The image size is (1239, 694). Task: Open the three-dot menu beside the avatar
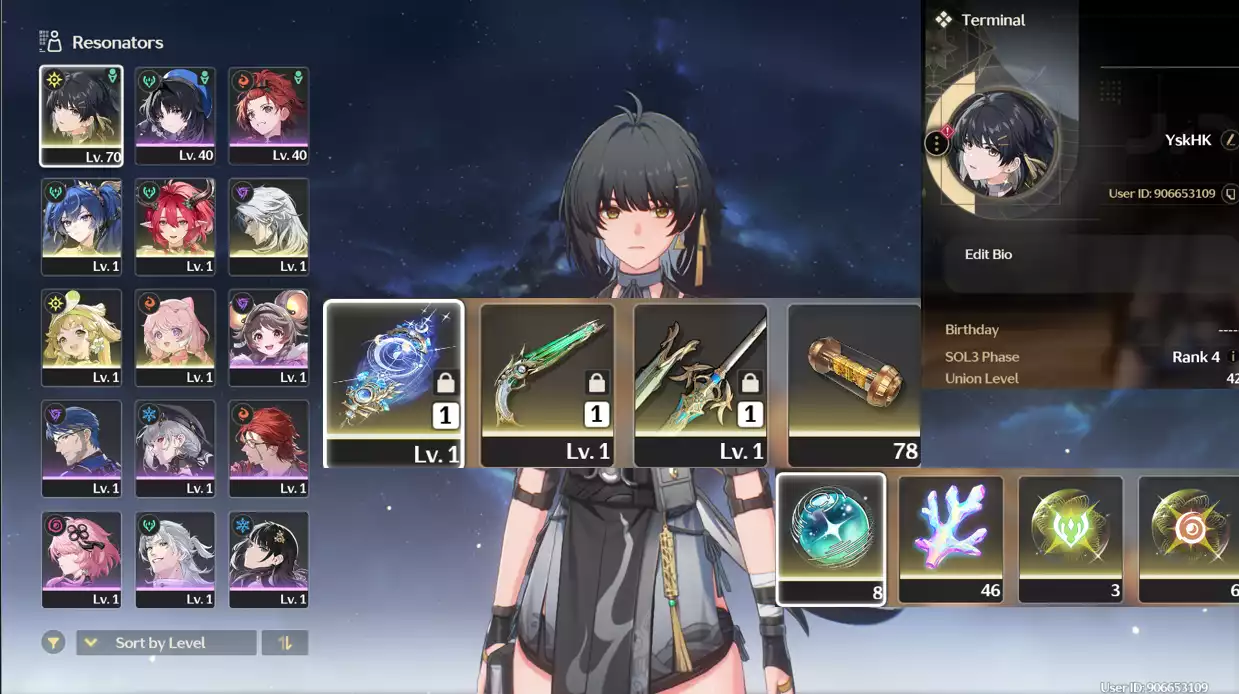coord(936,143)
